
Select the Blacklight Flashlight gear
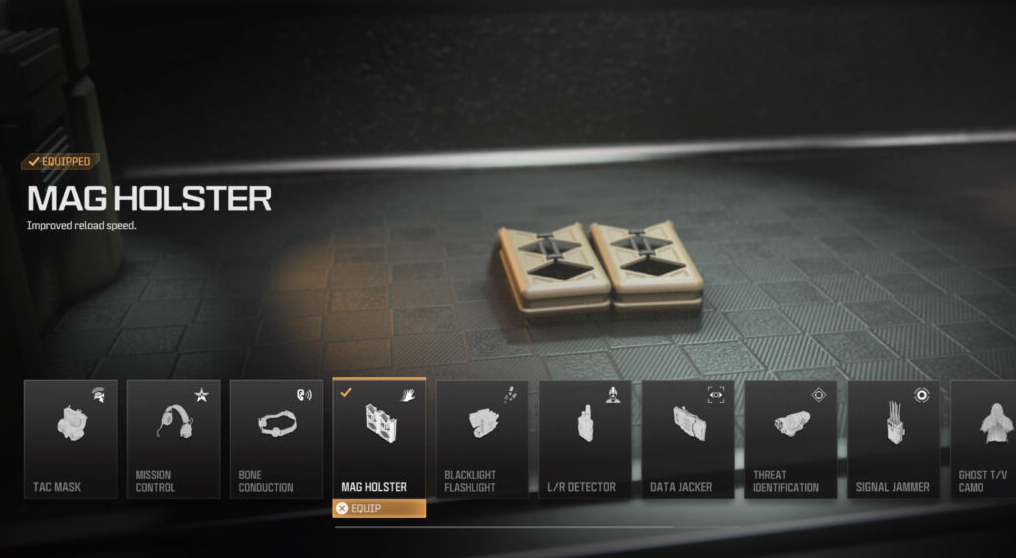482,439
